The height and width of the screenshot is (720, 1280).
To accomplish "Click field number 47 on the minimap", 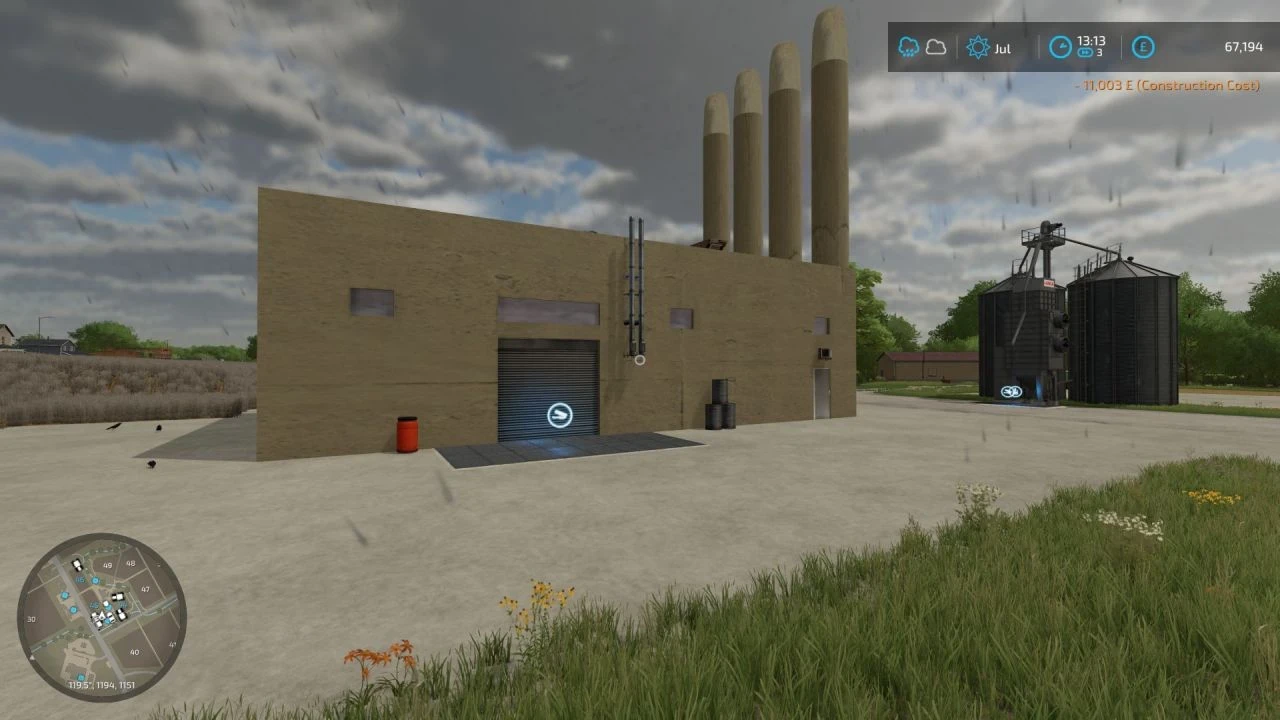I will 146,588.
